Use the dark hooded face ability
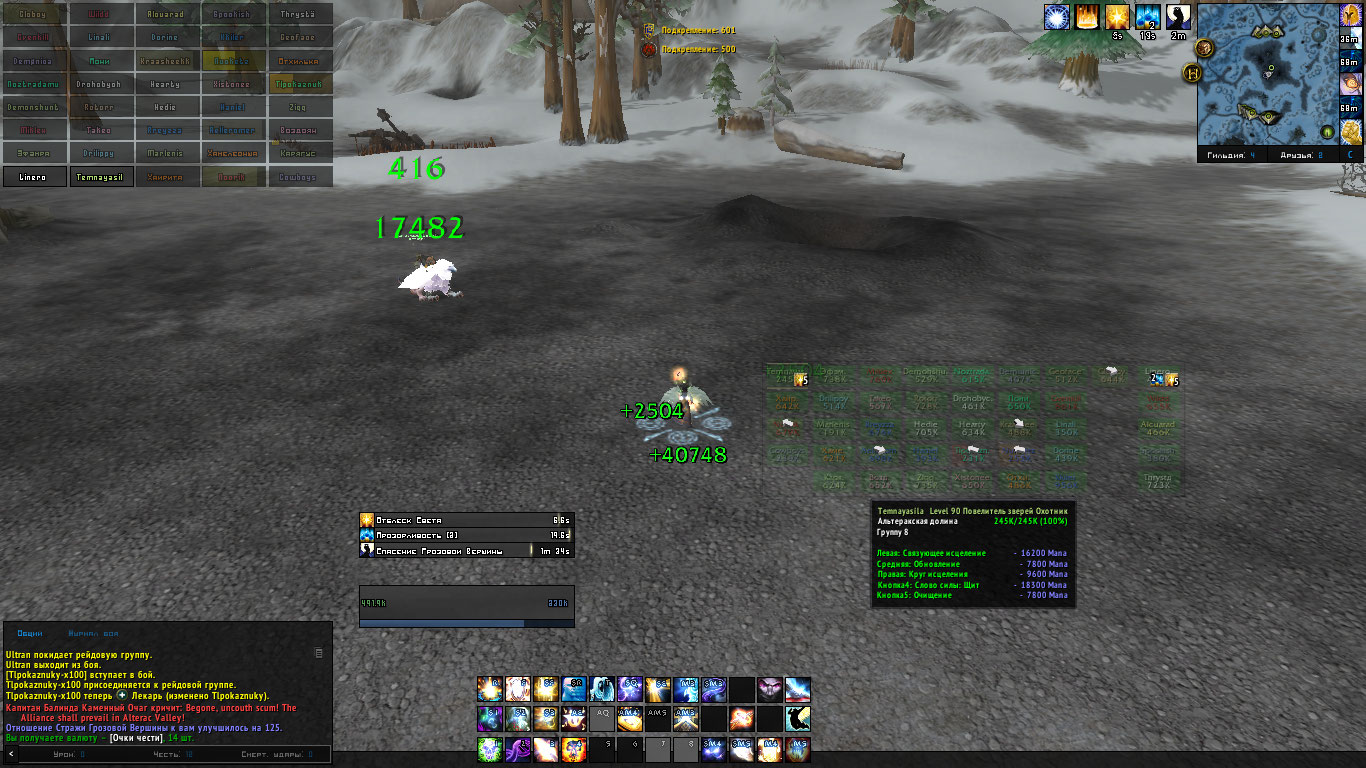Viewport: 1366px width, 768px height. 769,689
